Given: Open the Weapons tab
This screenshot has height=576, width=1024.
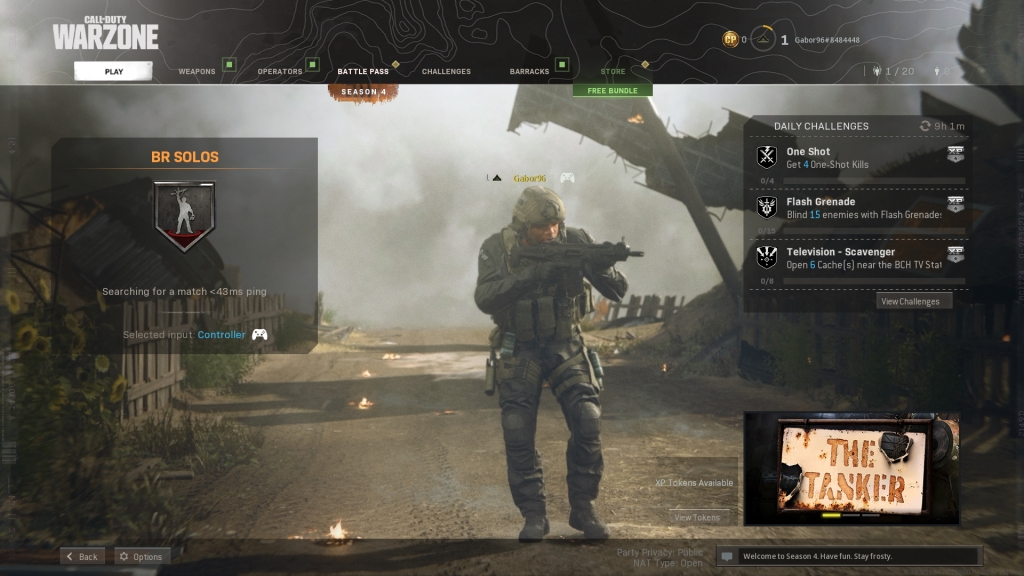Looking at the screenshot, I should coord(197,72).
